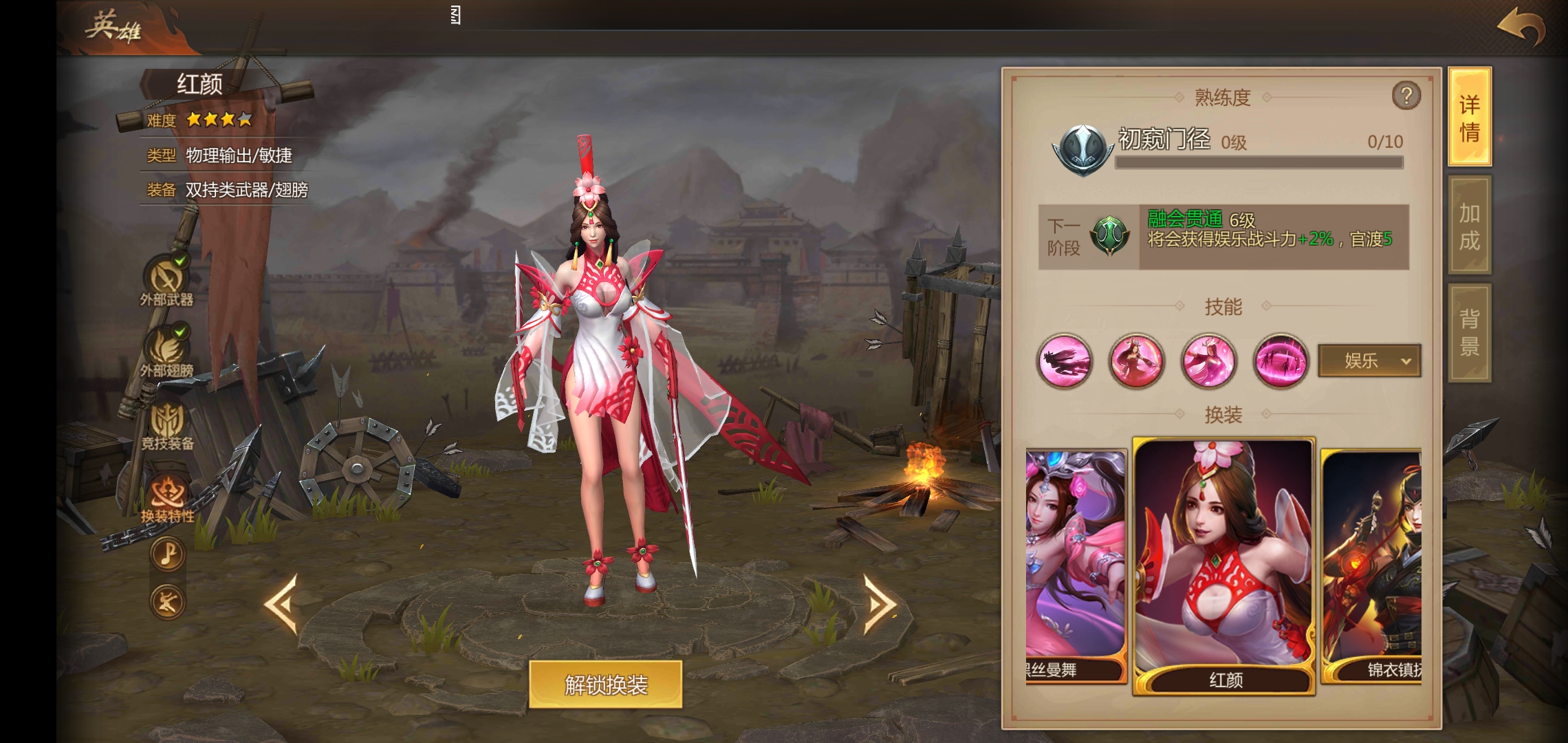The height and width of the screenshot is (743, 1568).
Task: View the first dashing shadow skill
Action: tap(1065, 361)
